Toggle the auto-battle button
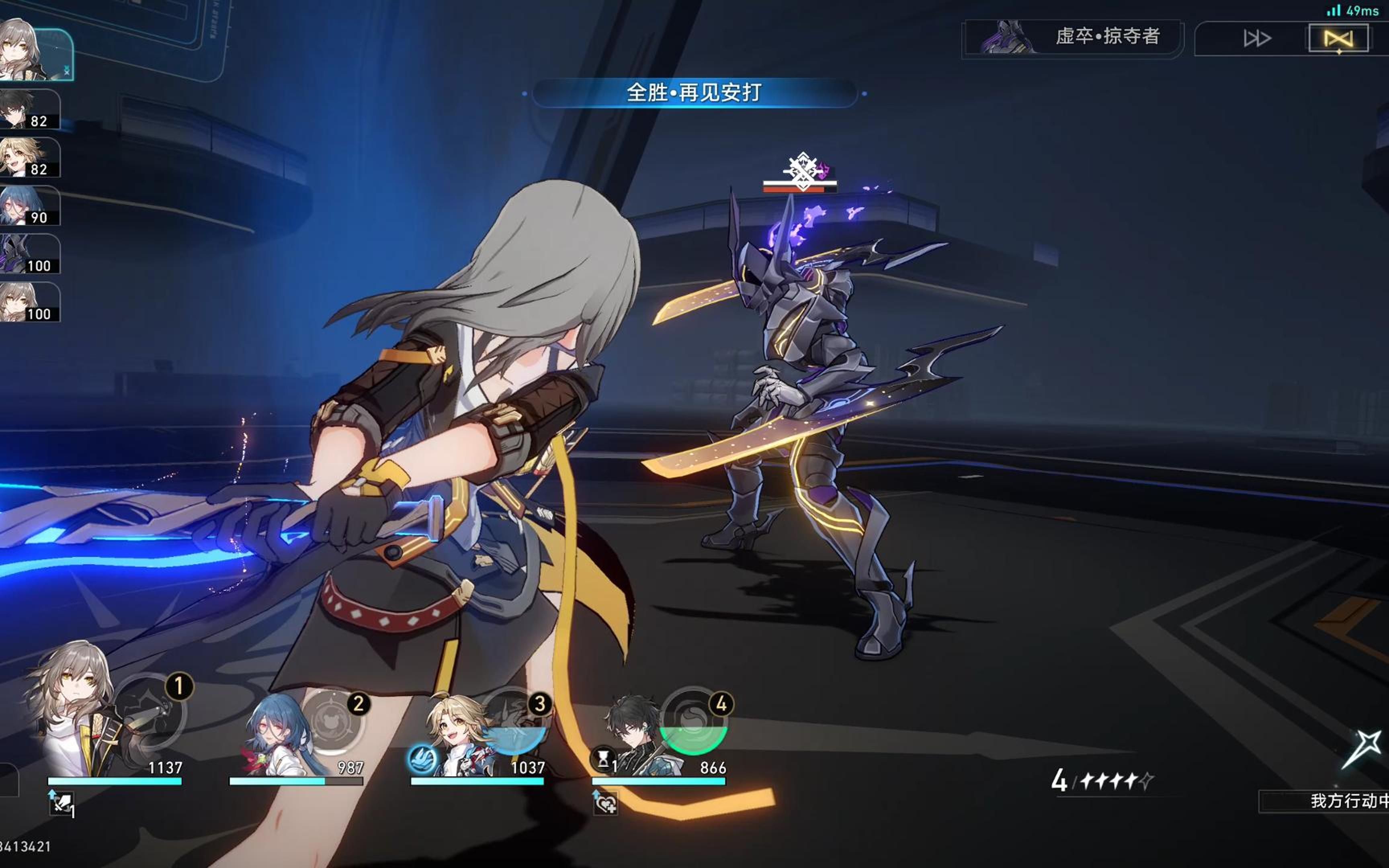 (1338, 39)
